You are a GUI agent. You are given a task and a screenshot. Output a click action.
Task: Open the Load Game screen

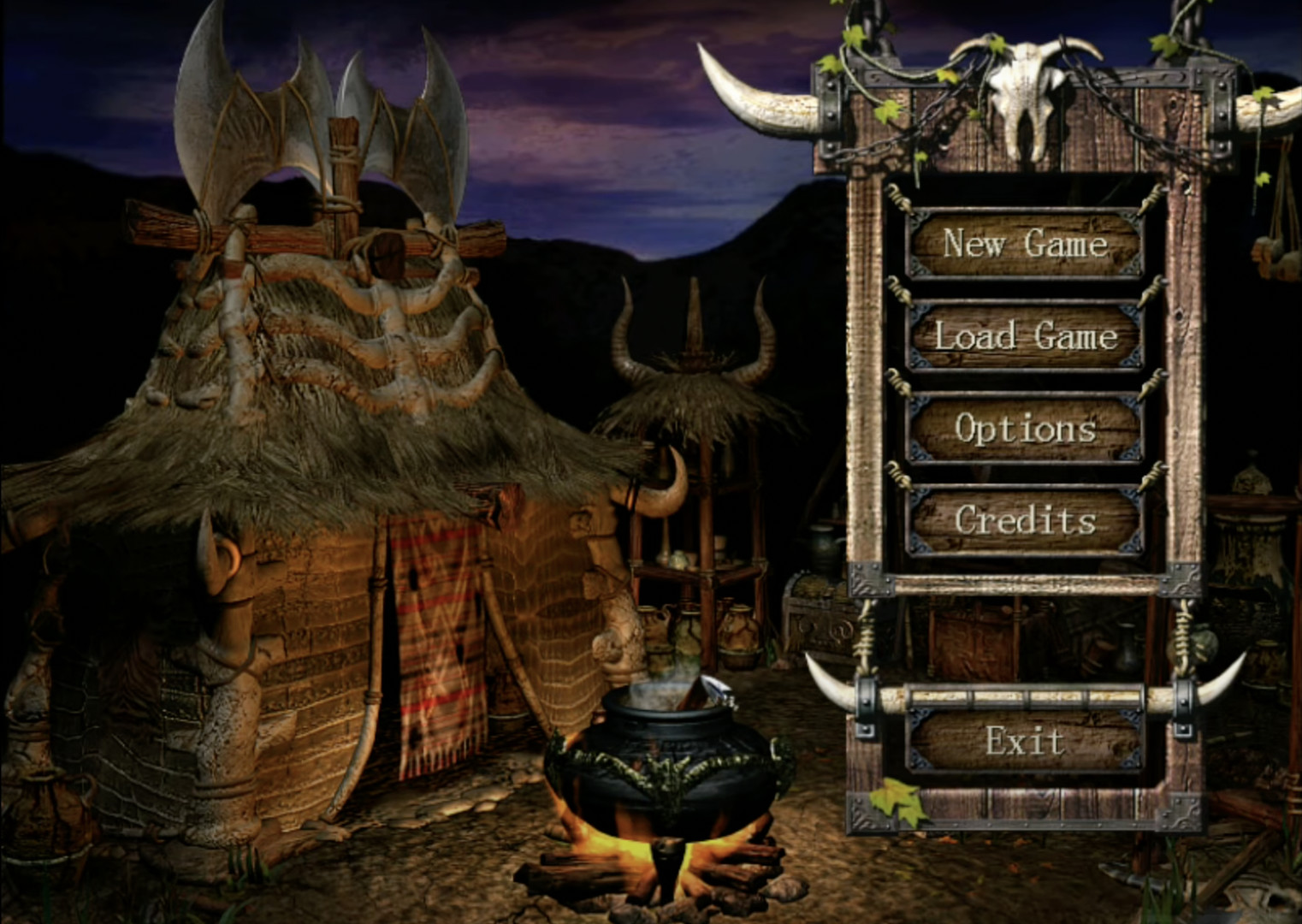tap(1023, 337)
